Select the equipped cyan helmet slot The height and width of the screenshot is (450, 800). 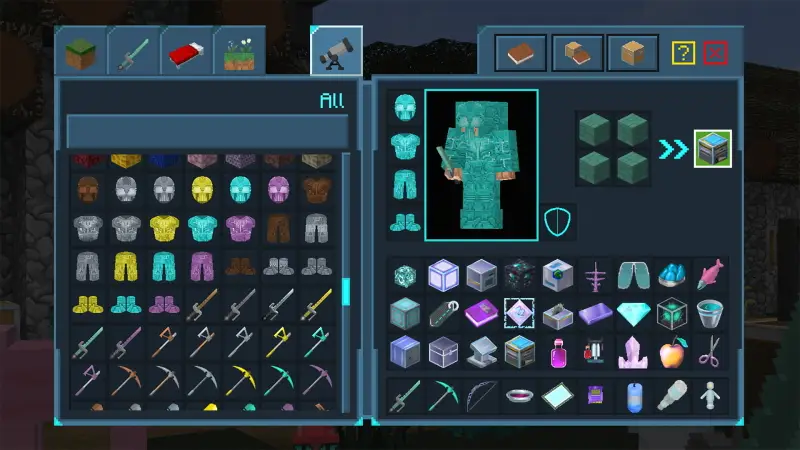pos(405,108)
